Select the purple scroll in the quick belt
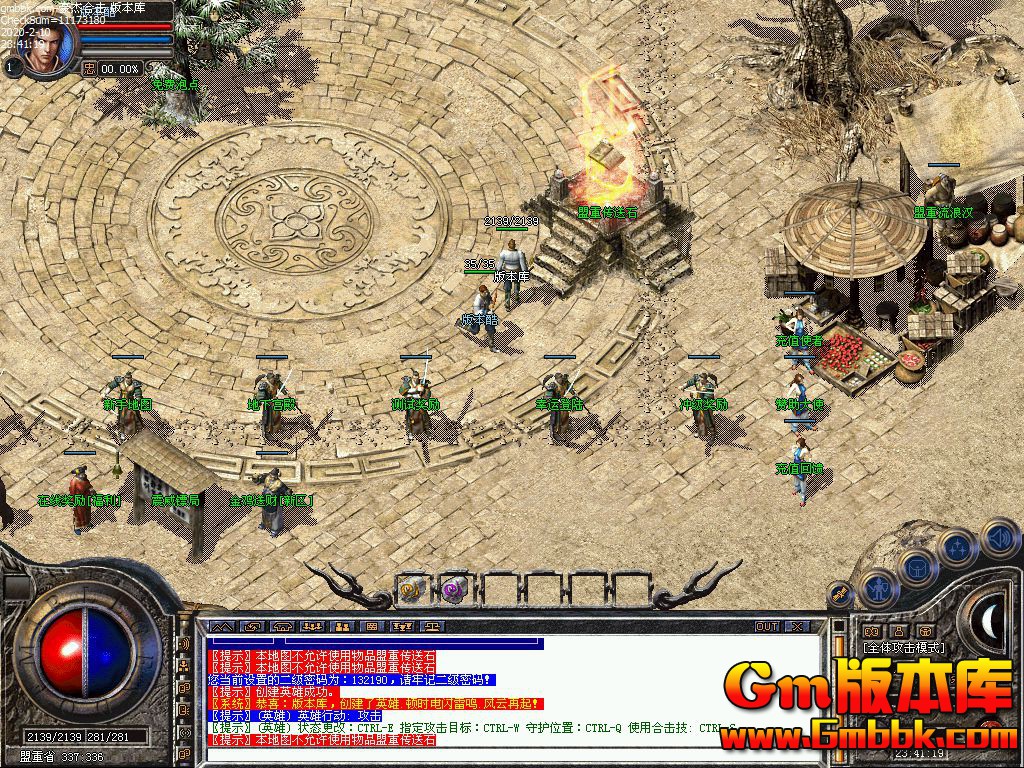Screen dimensions: 1024x768 [452, 589]
